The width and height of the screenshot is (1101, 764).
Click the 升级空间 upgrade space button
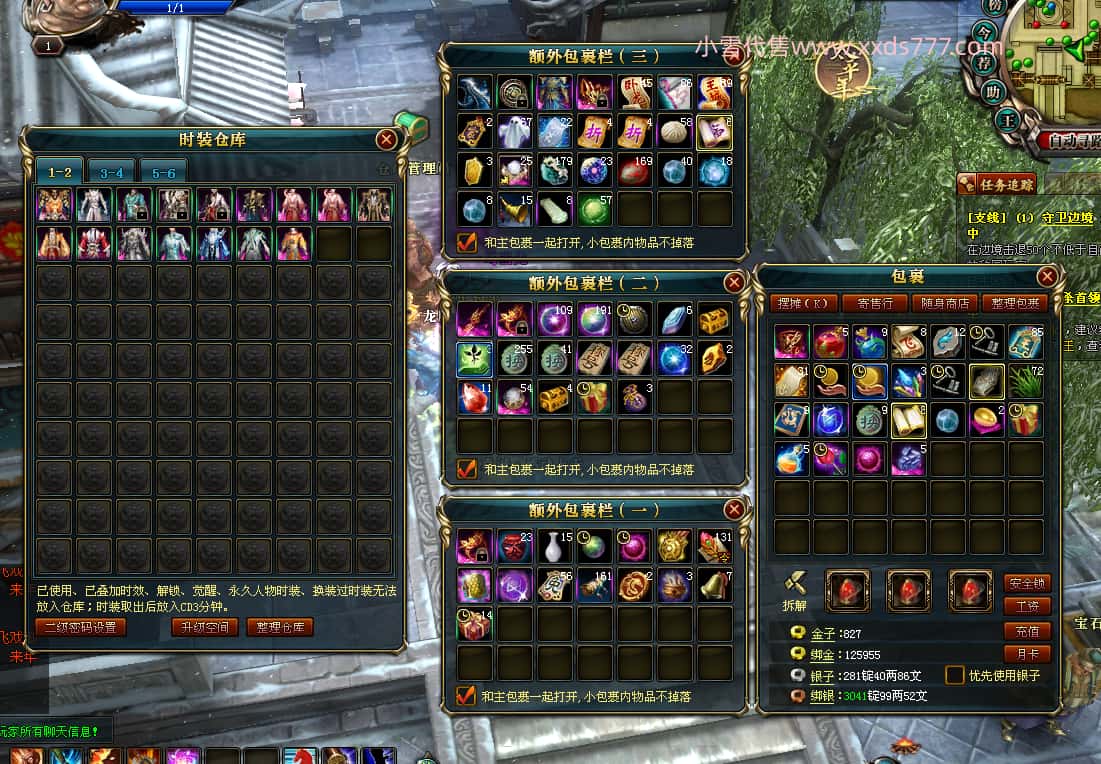click(x=204, y=627)
